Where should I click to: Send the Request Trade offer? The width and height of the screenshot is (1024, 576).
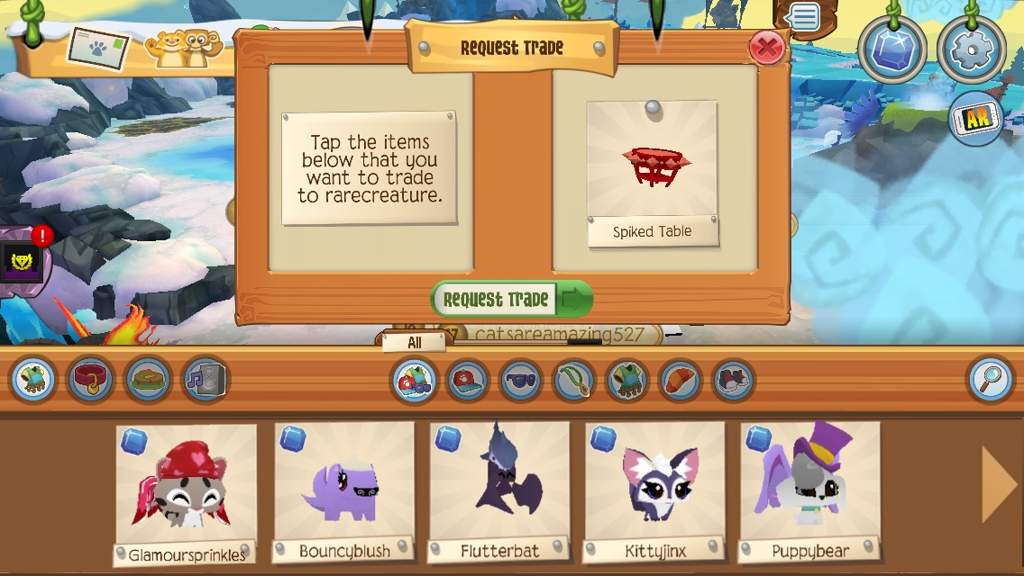[511, 299]
